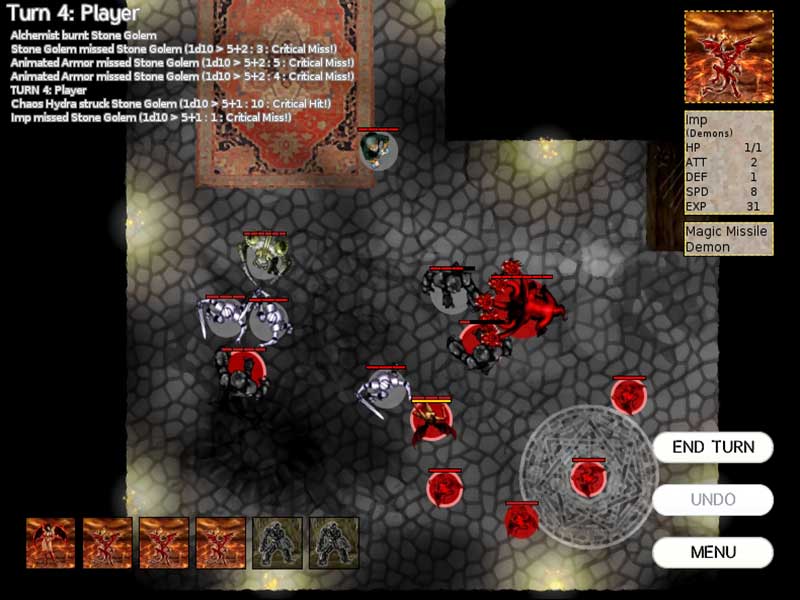Screen dimensions: 800x600
Task: End the current player turn
Action: click(x=713, y=447)
